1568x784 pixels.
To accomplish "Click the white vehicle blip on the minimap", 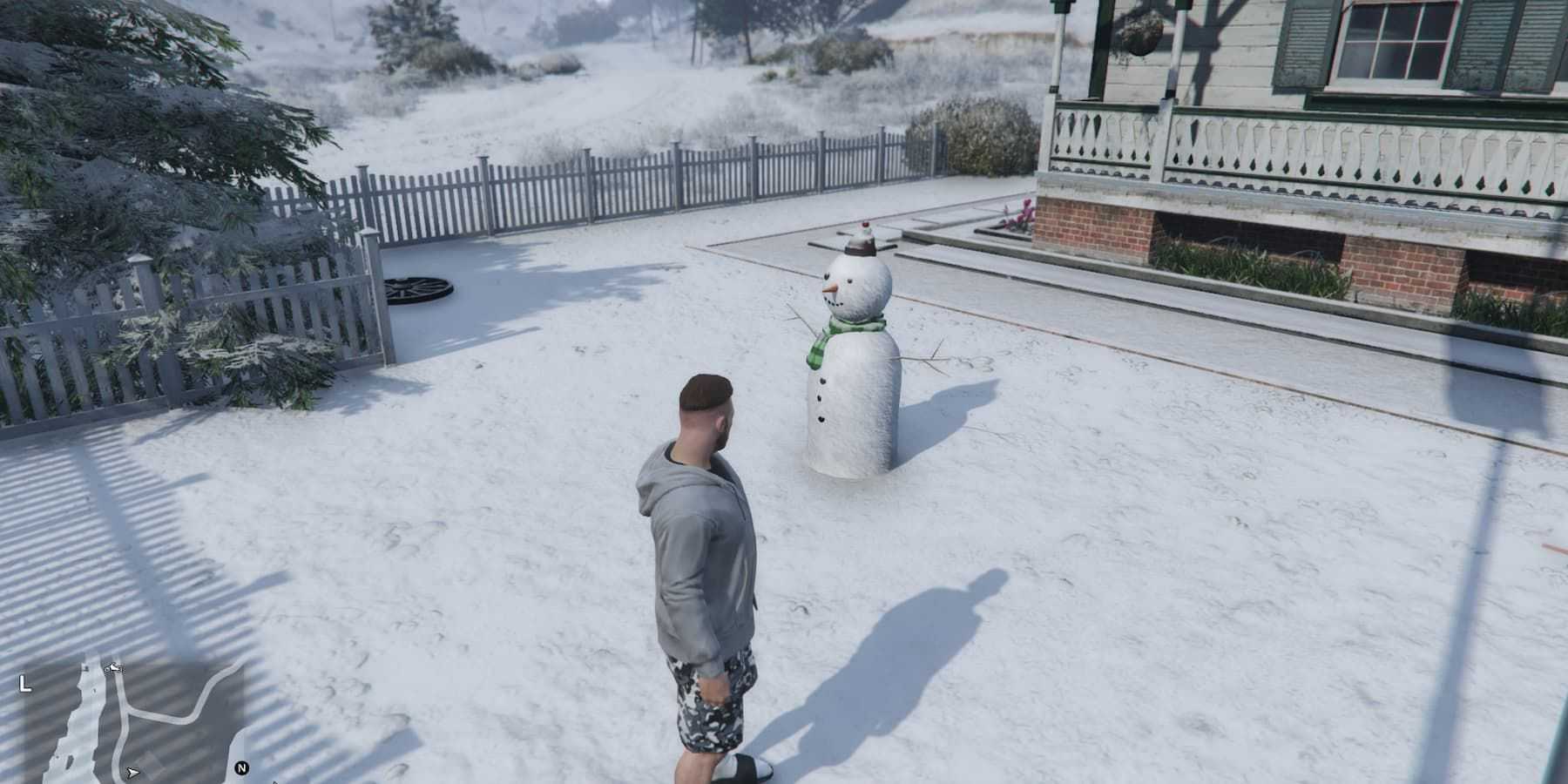I will (x=113, y=669).
